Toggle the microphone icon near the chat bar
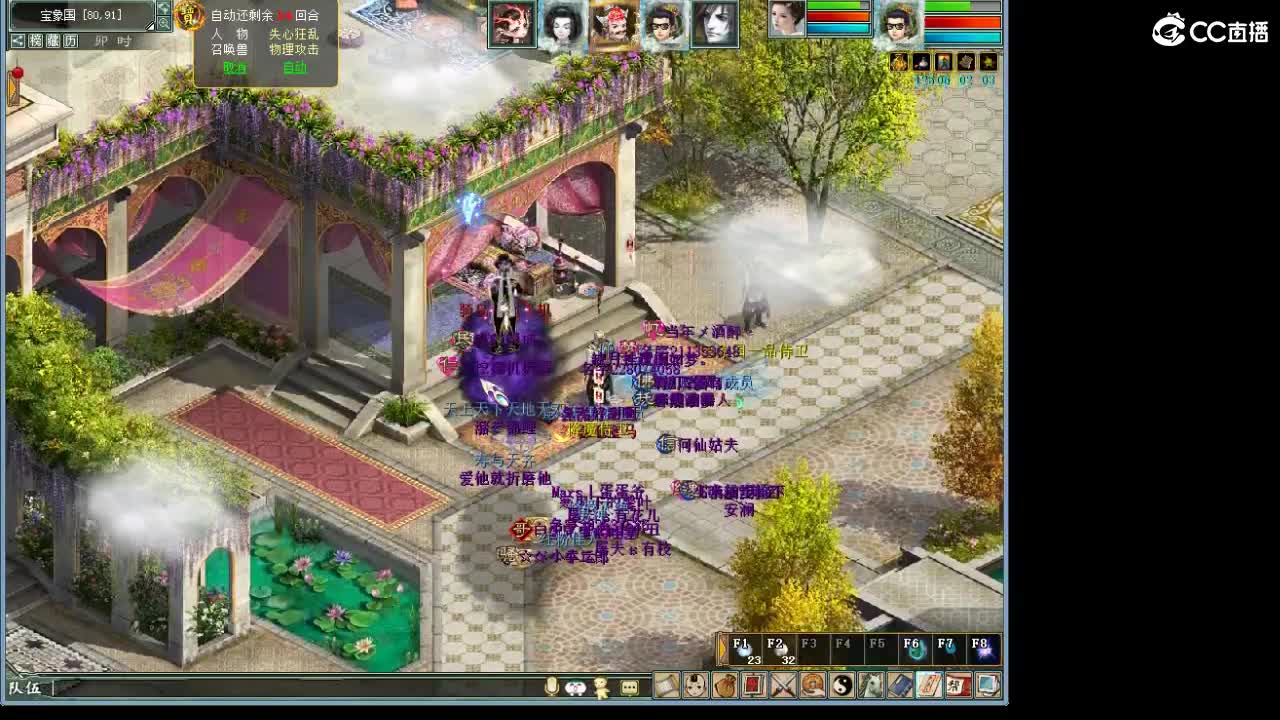 pos(551,686)
